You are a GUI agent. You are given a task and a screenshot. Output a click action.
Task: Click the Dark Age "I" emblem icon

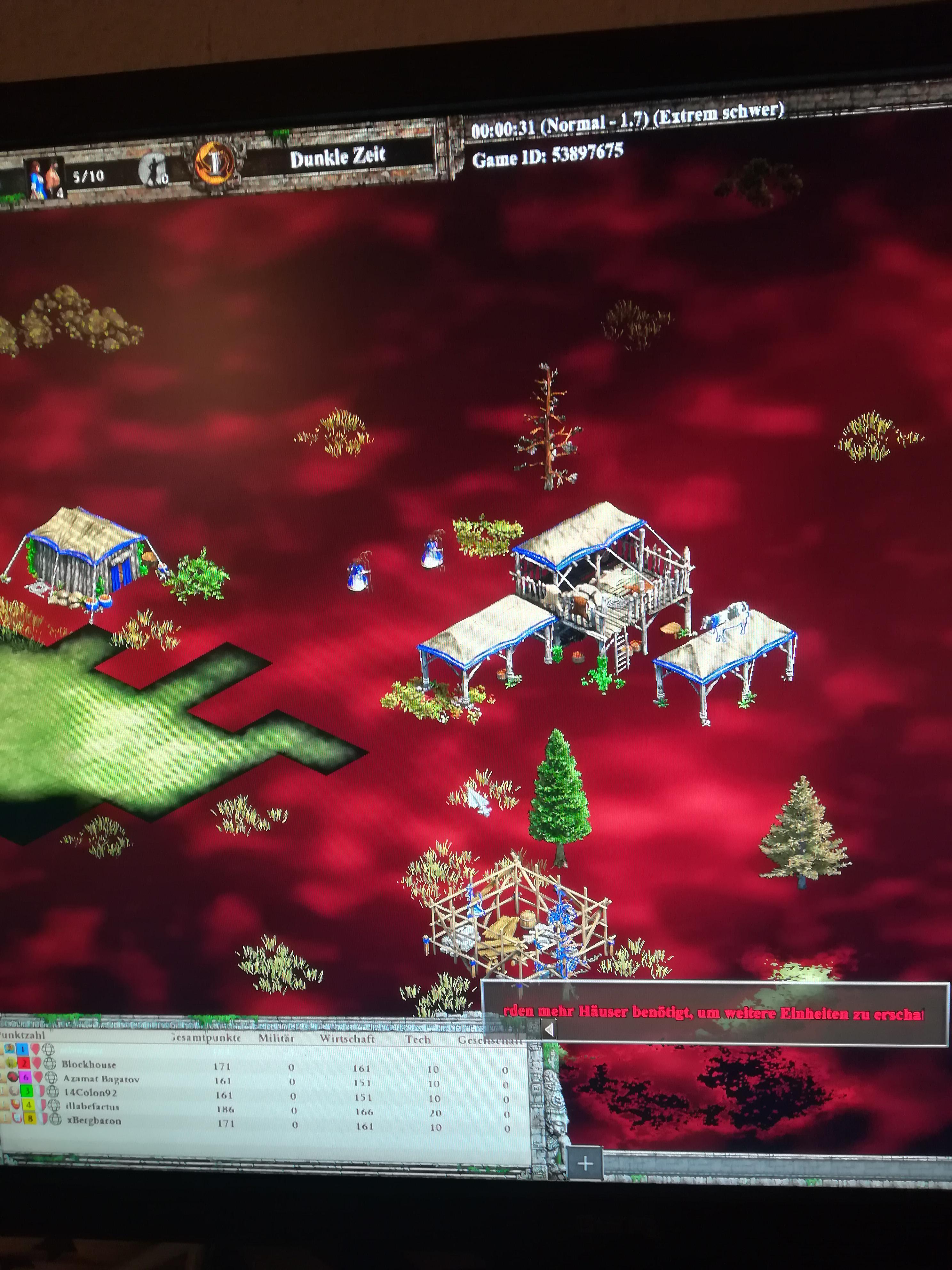point(215,164)
